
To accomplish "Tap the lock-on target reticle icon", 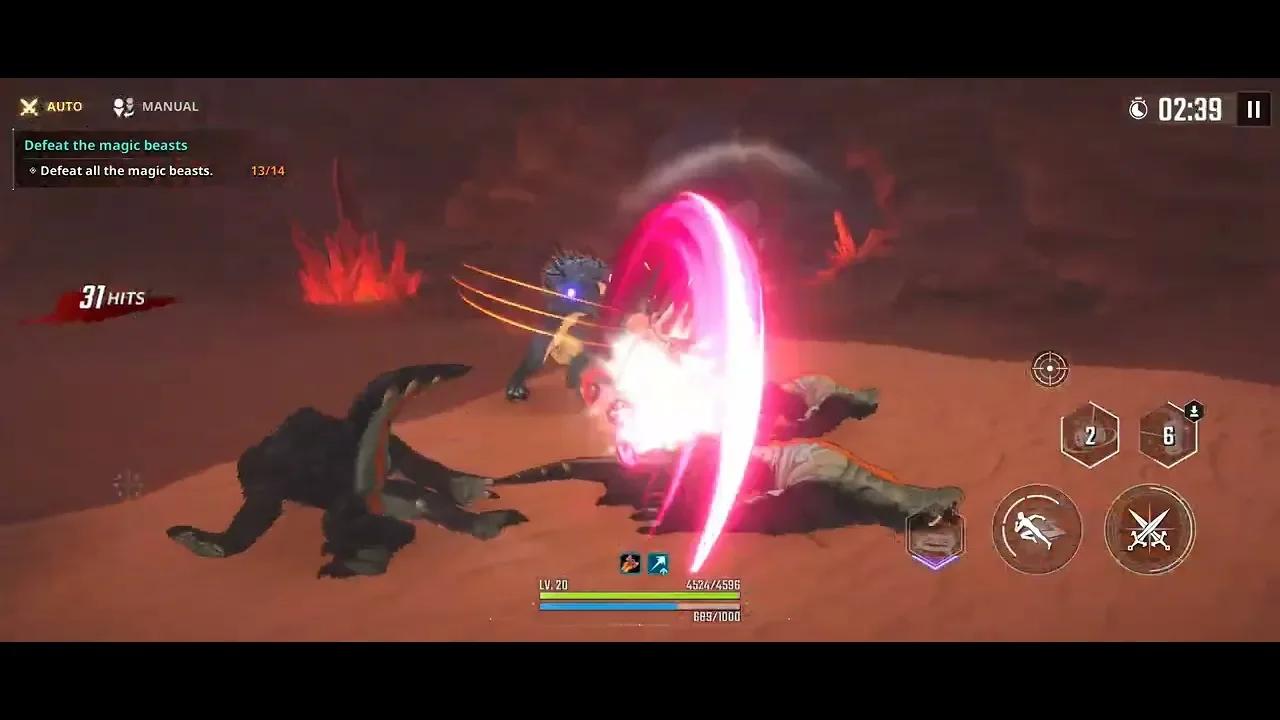I will 1048,368.
